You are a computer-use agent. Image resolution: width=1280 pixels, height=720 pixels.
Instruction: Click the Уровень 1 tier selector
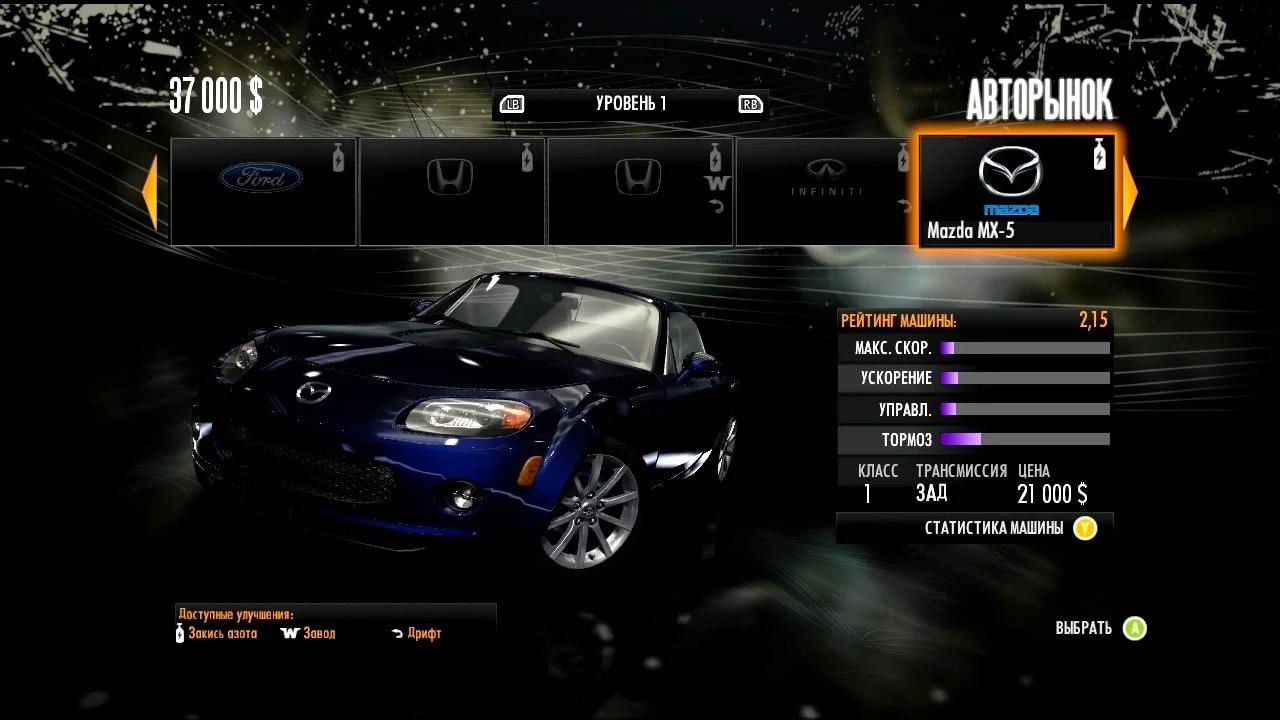point(630,104)
